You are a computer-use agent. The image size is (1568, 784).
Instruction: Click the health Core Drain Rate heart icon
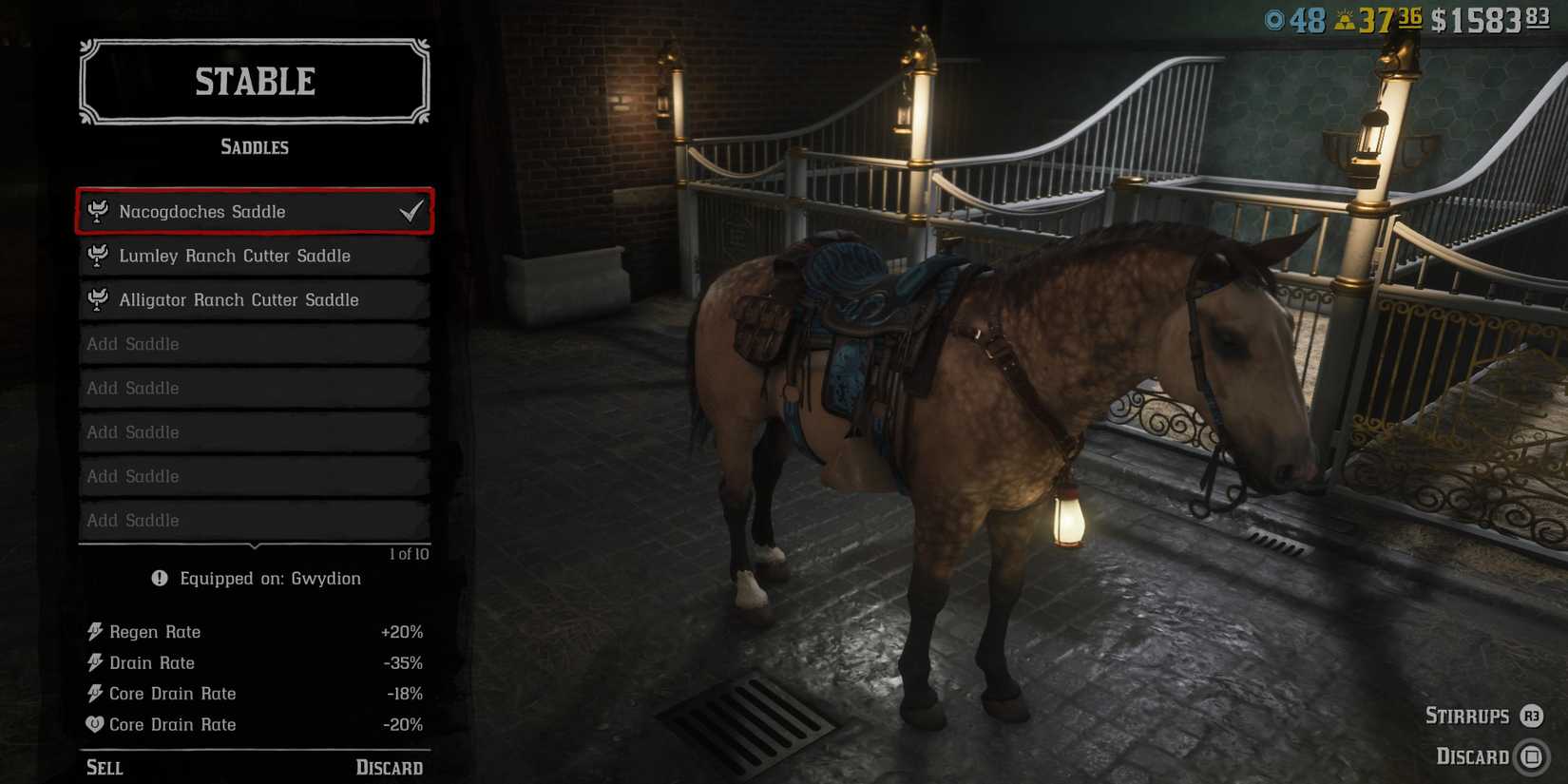(x=94, y=724)
